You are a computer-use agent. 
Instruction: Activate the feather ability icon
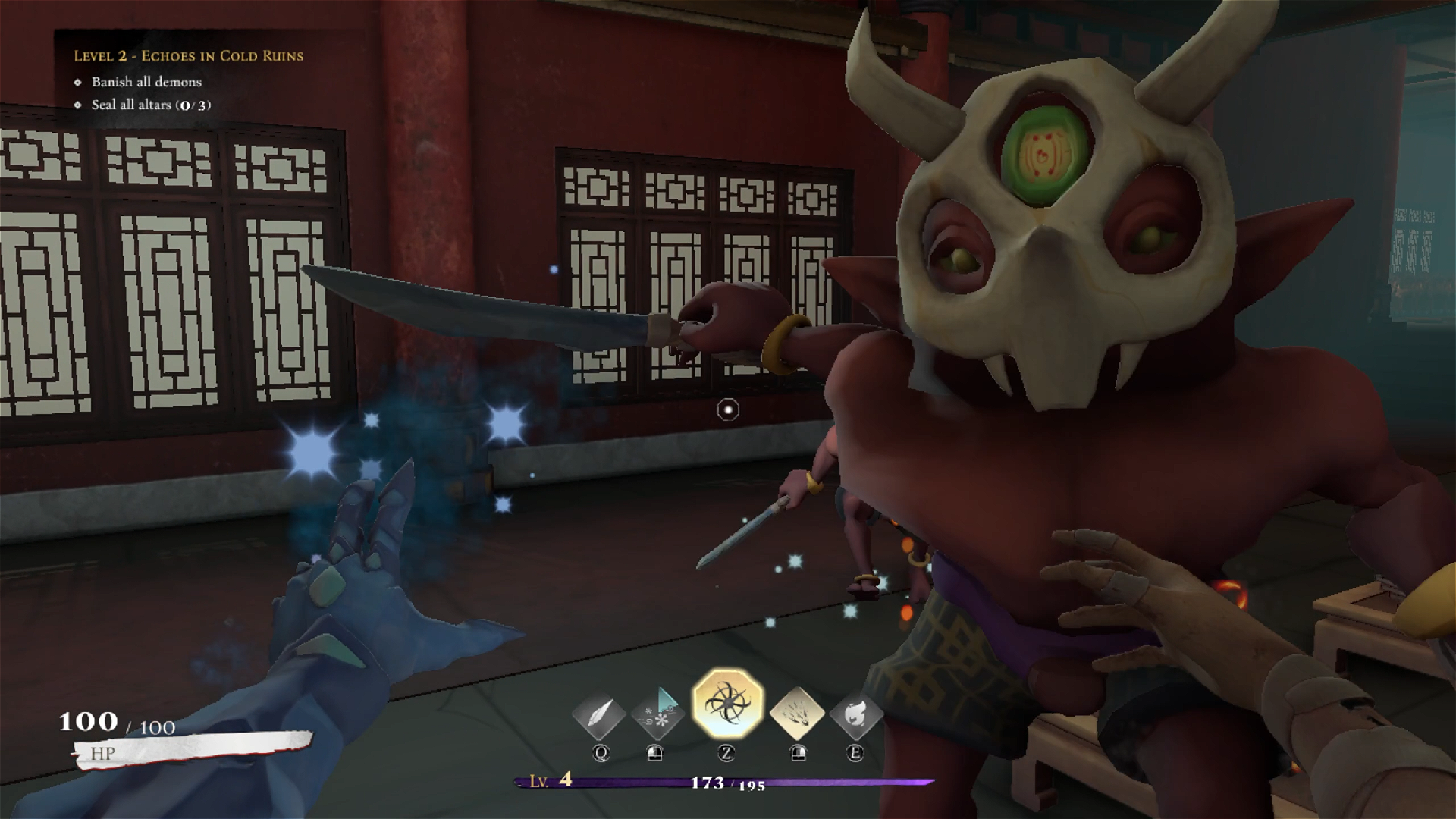pyautogui.click(x=599, y=715)
